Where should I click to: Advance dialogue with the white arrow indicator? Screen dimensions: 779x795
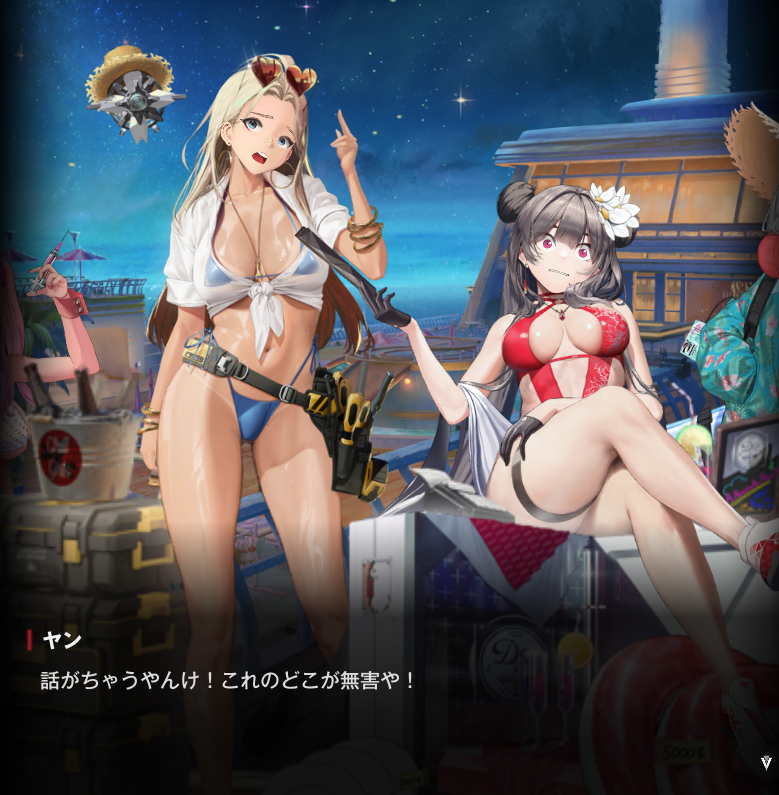(x=766, y=763)
